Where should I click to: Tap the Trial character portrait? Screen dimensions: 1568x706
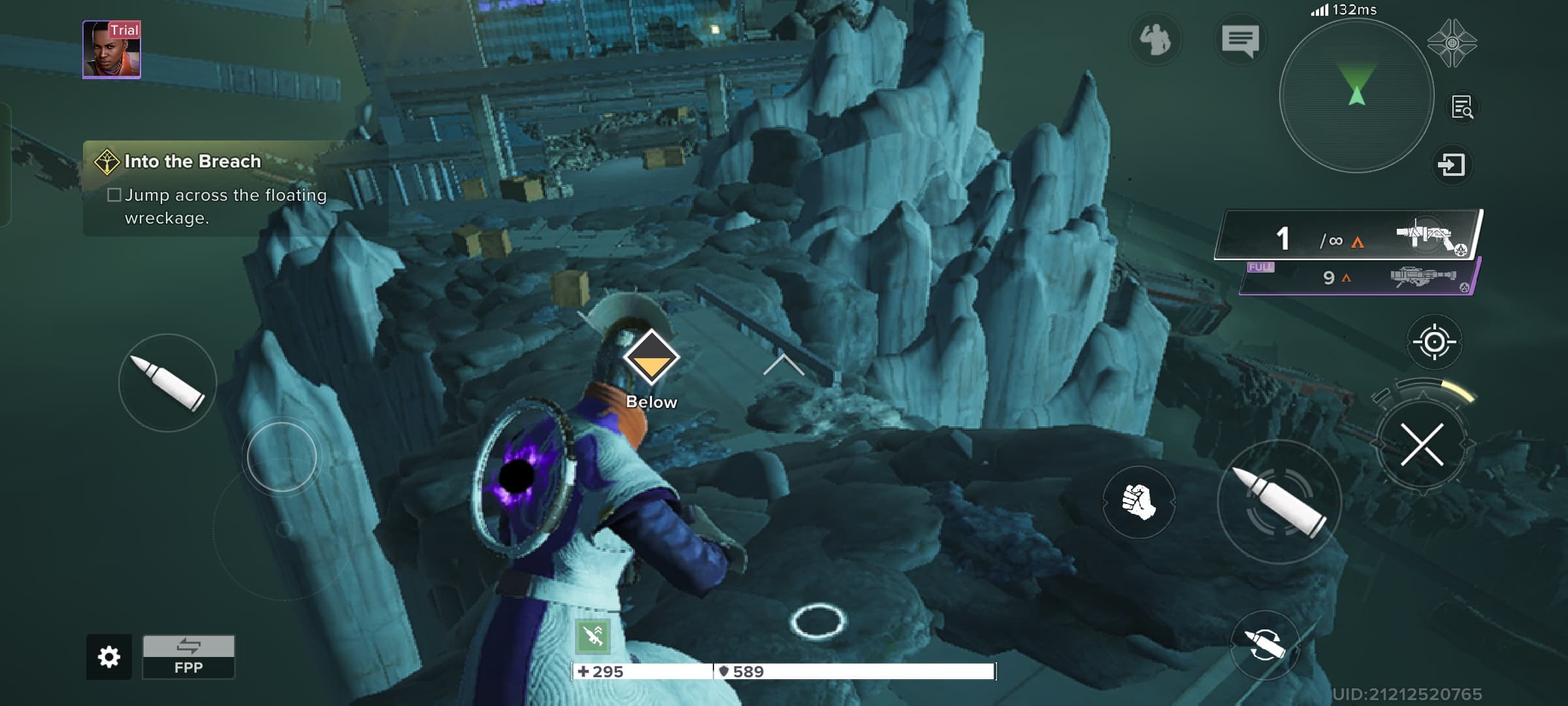[x=112, y=50]
